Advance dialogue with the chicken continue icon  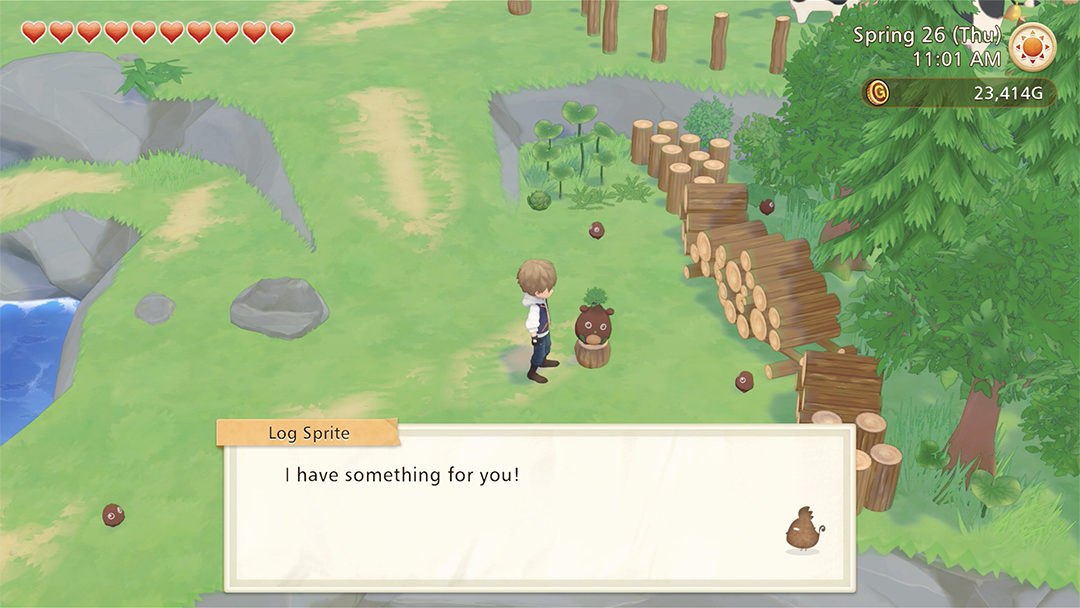click(802, 529)
